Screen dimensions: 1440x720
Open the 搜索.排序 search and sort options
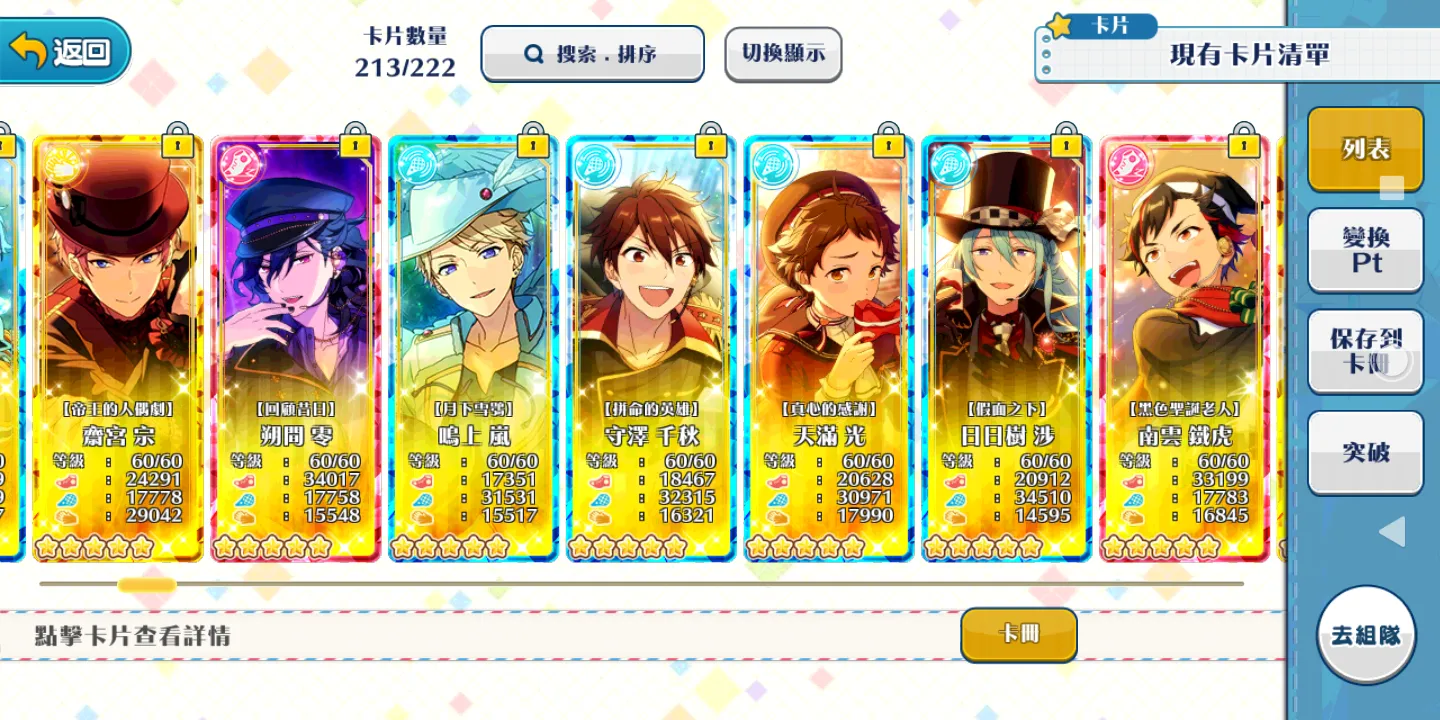point(592,54)
